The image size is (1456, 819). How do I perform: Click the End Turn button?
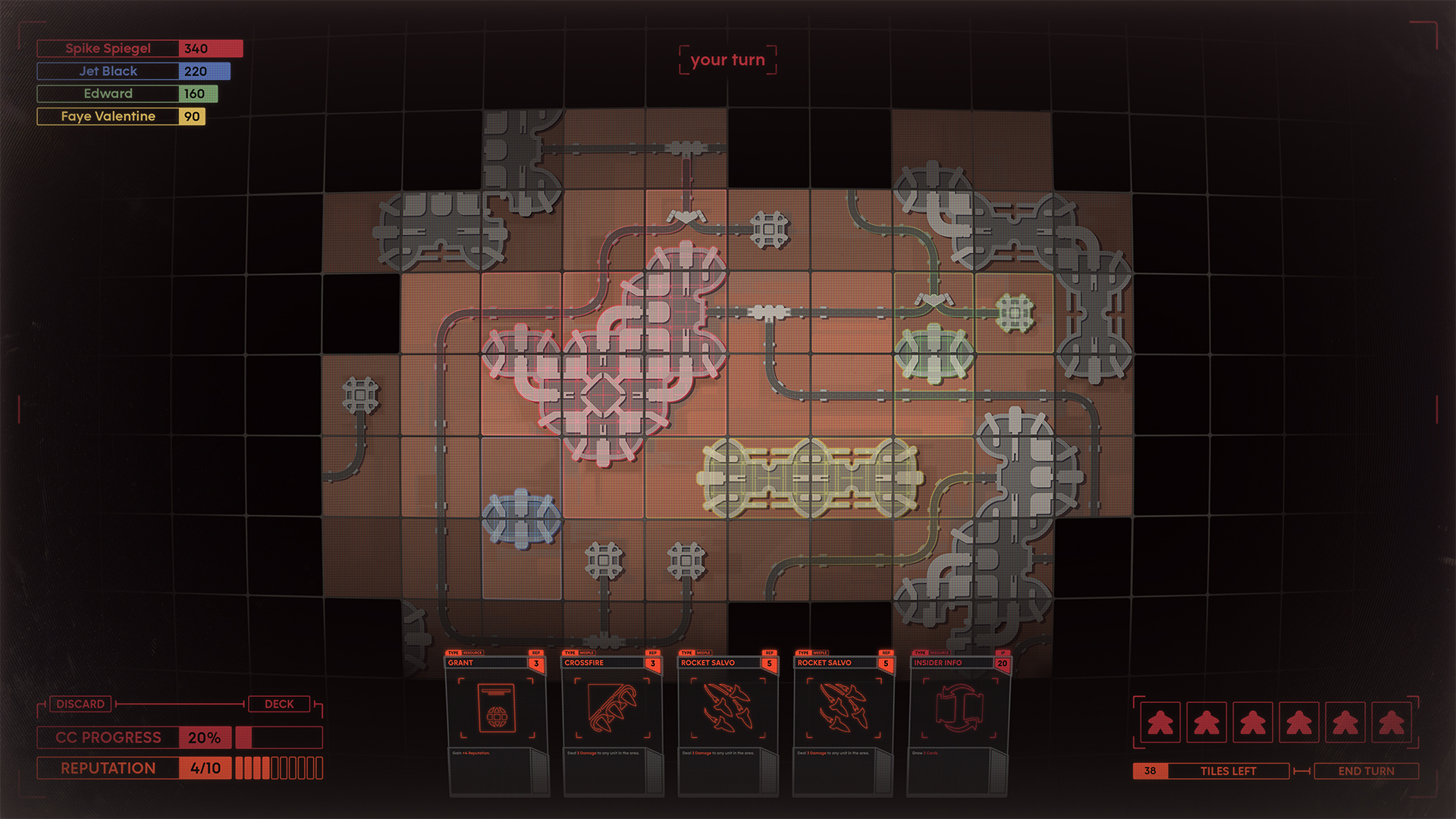1366,771
